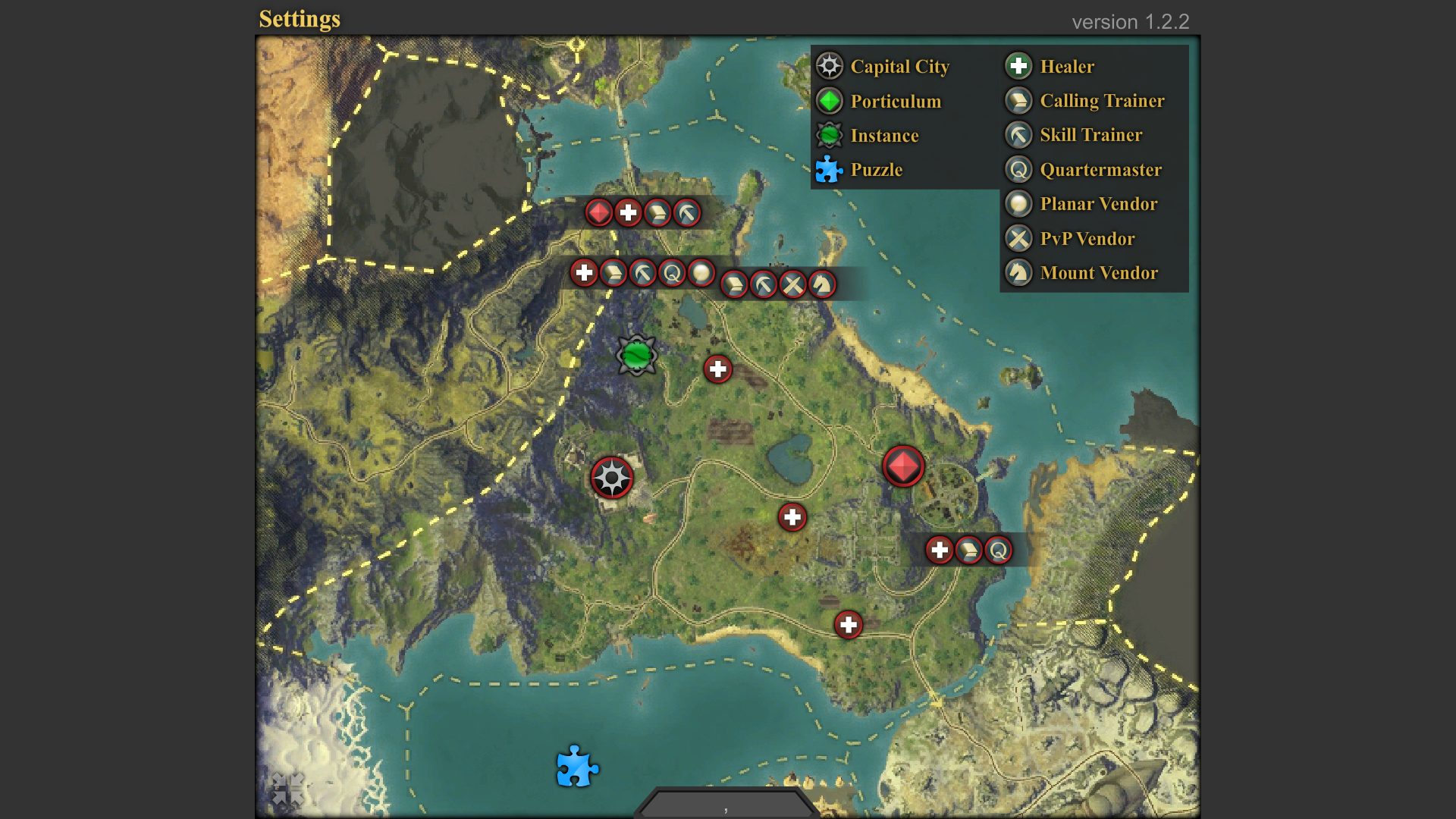Select the Healer cross marker below the lake
The image size is (1456, 819).
792,516
